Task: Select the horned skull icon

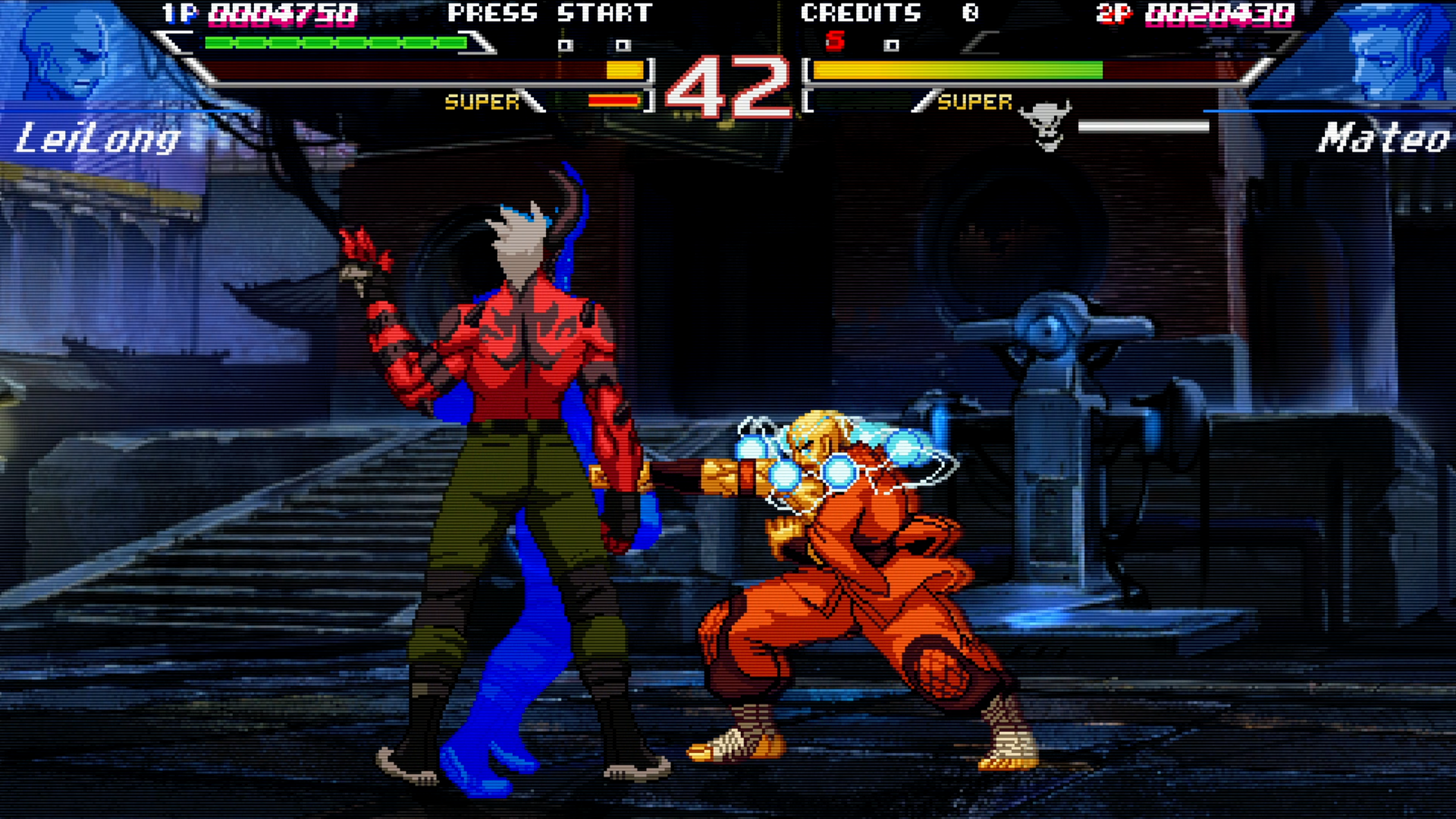Action: click(1046, 125)
